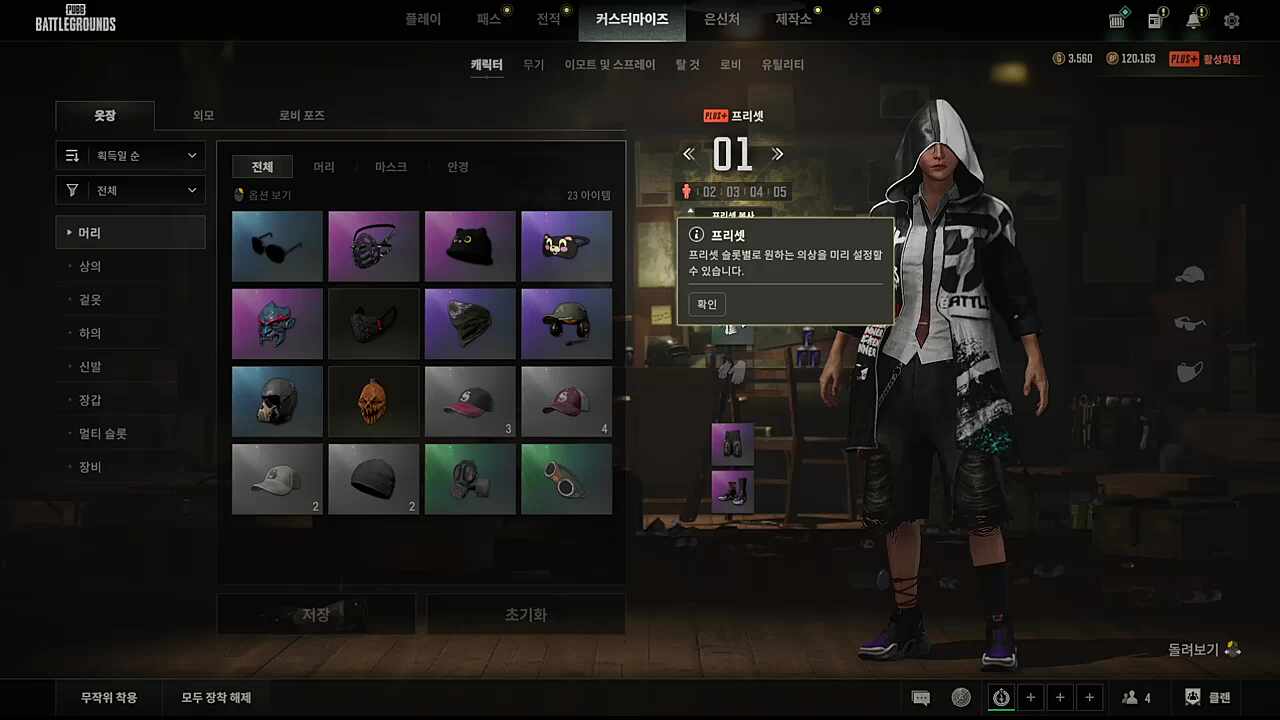Open the 클랜 clan button

(x=1207, y=698)
